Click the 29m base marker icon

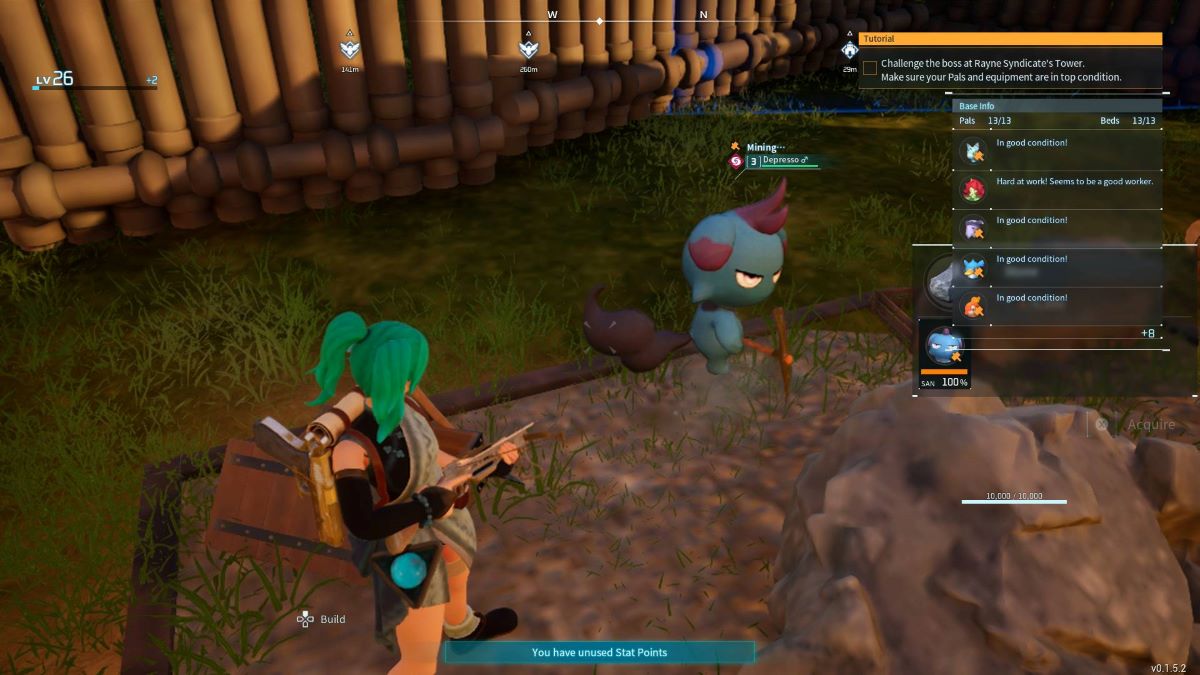849,49
